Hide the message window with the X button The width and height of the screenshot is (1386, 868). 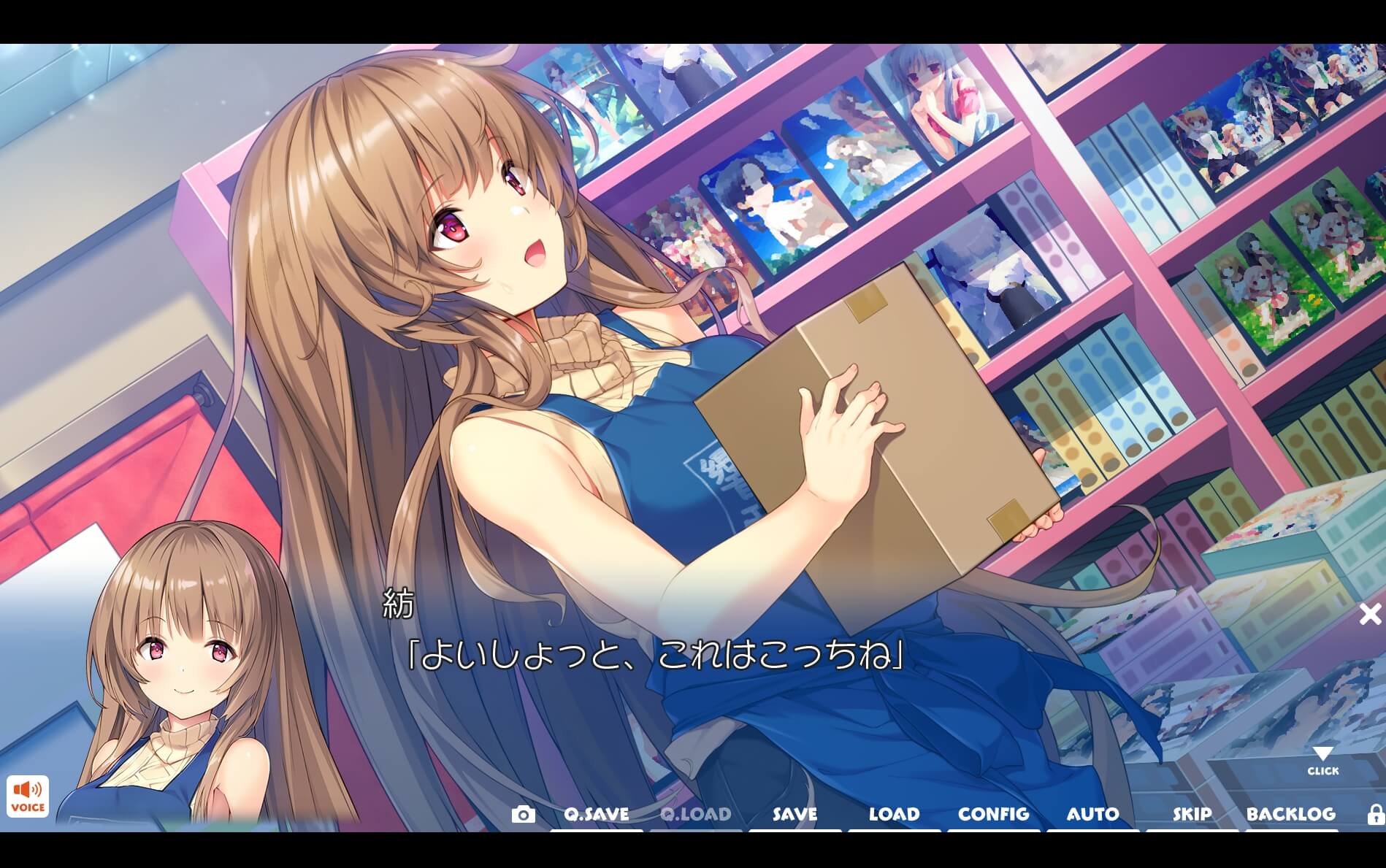click(1369, 614)
